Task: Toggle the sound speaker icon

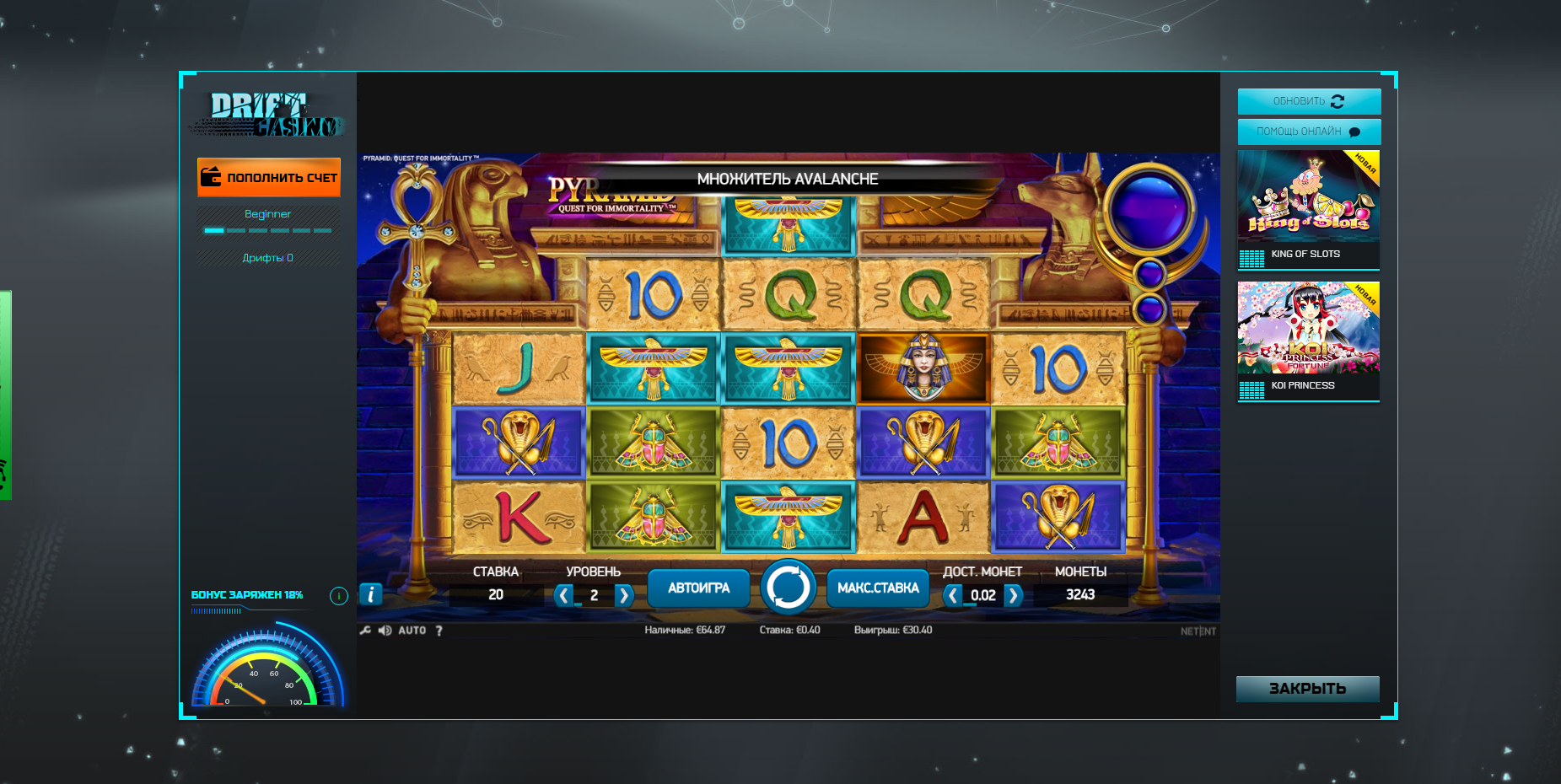Action: click(385, 631)
